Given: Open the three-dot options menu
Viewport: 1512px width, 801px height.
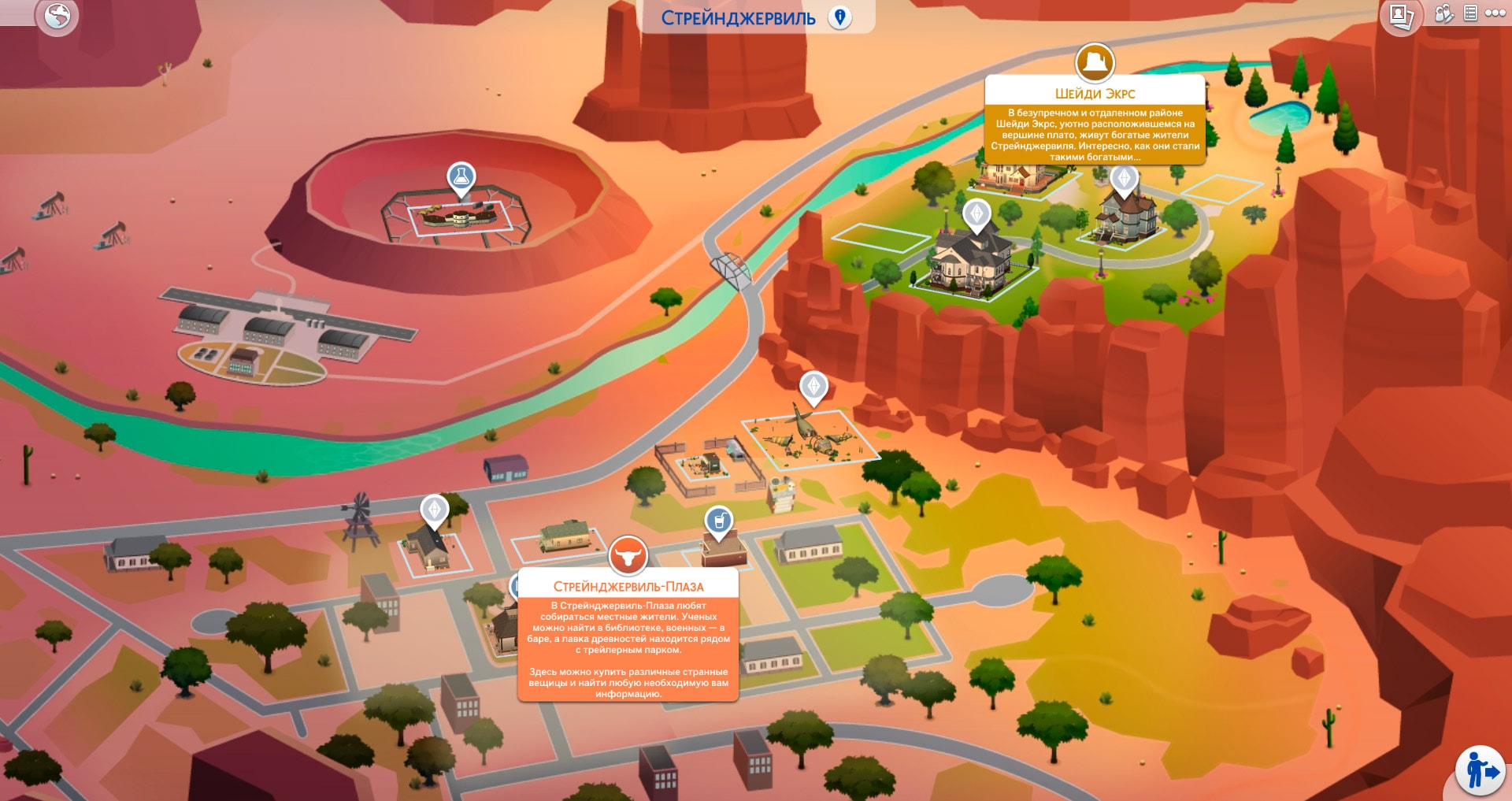Looking at the screenshot, I should [x=1495, y=13].
